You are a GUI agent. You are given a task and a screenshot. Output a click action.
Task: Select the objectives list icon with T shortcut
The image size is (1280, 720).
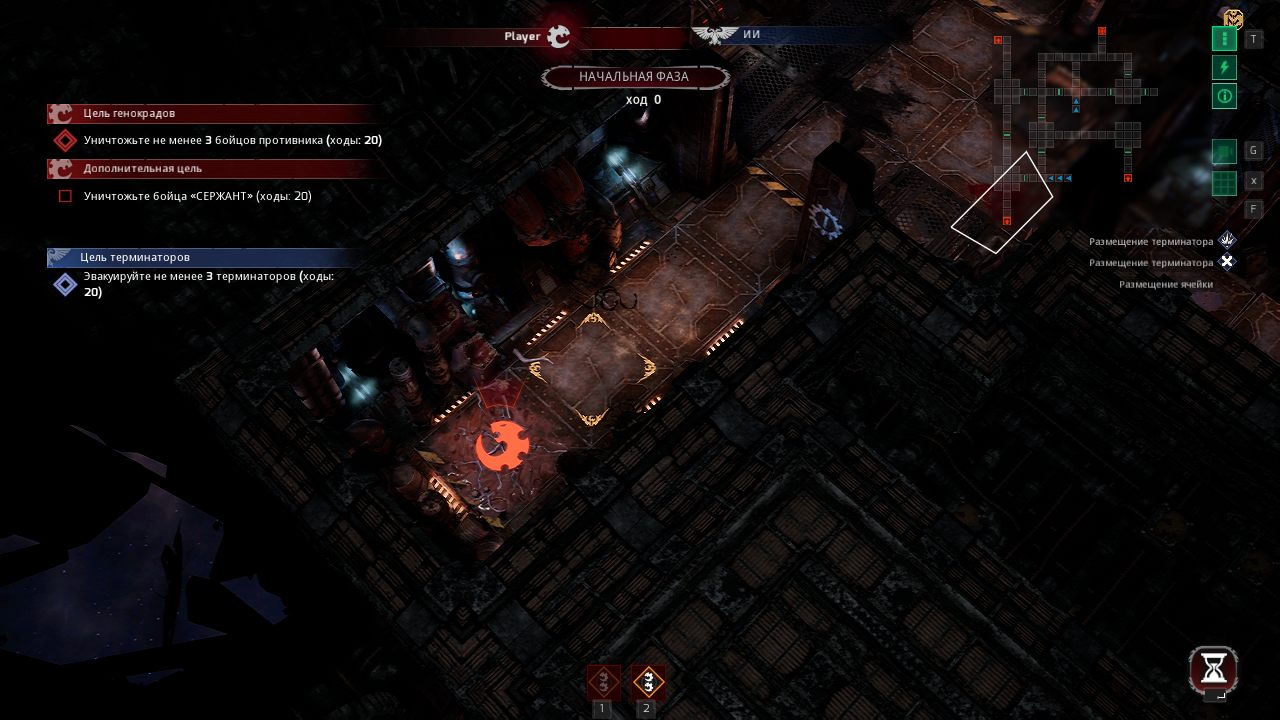click(1224, 38)
